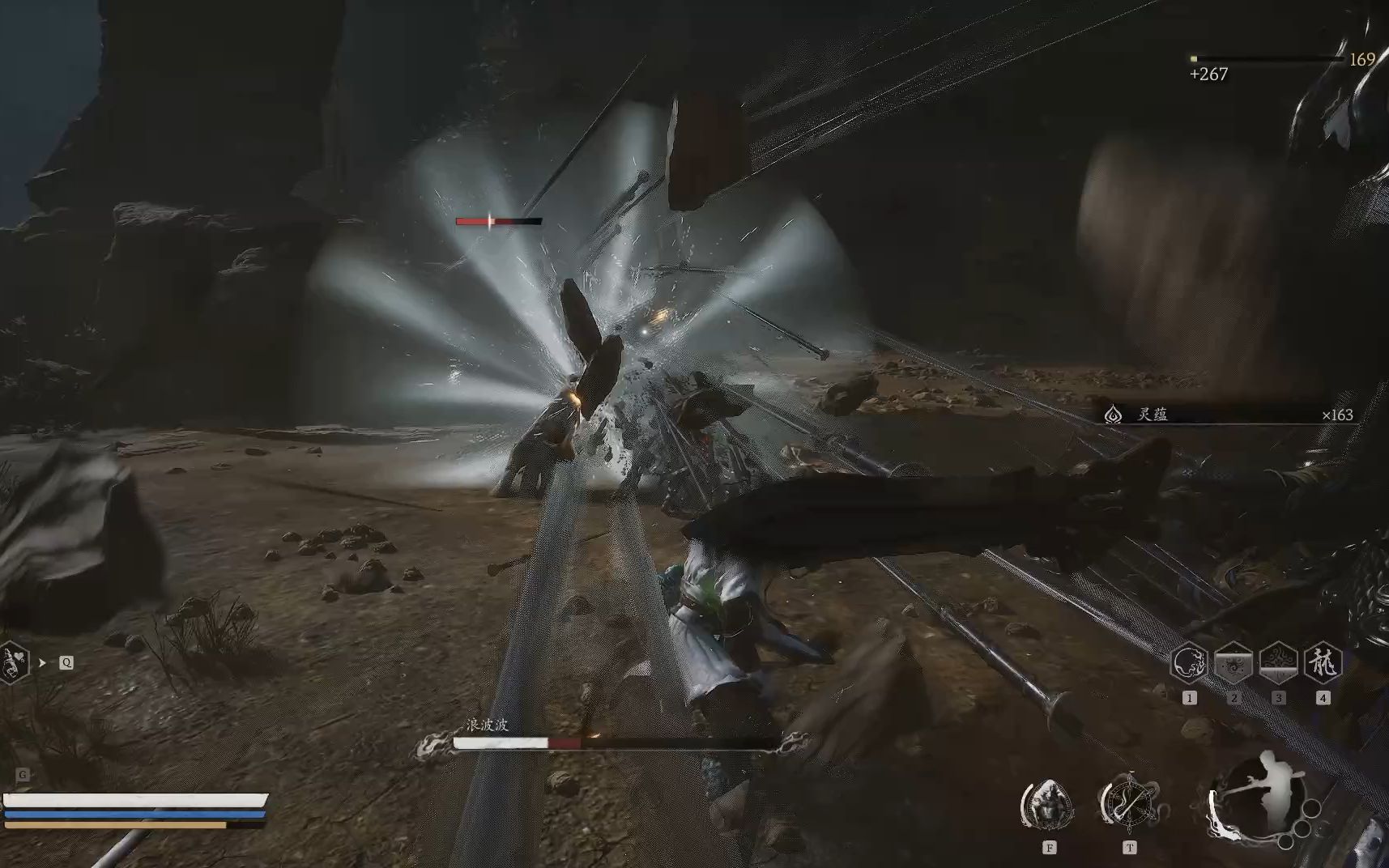Choose the tentacle-swirl spell in slot 3
The width and height of the screenshot is (1389, 868).
1278,663
